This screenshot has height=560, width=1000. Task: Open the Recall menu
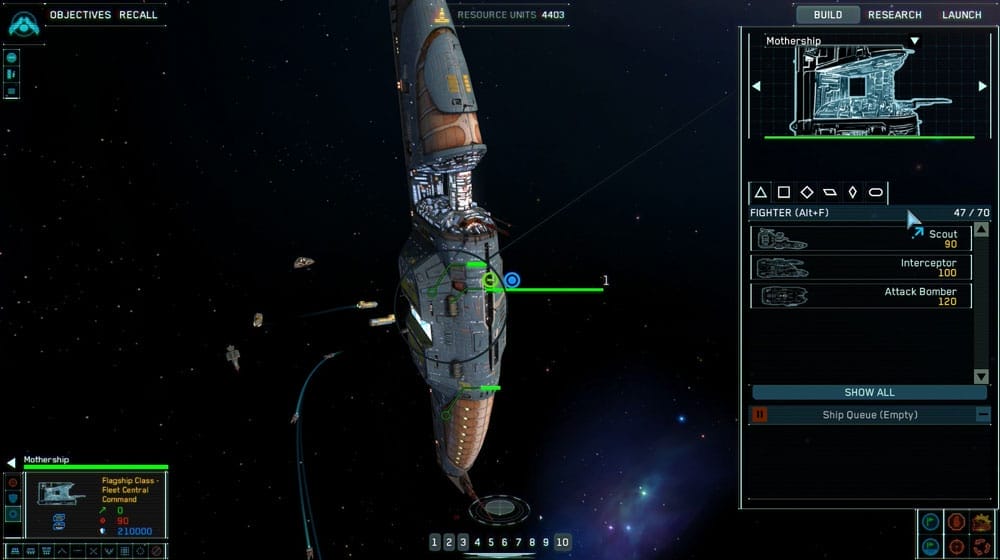pyautogui.click(x=138, y=15)
